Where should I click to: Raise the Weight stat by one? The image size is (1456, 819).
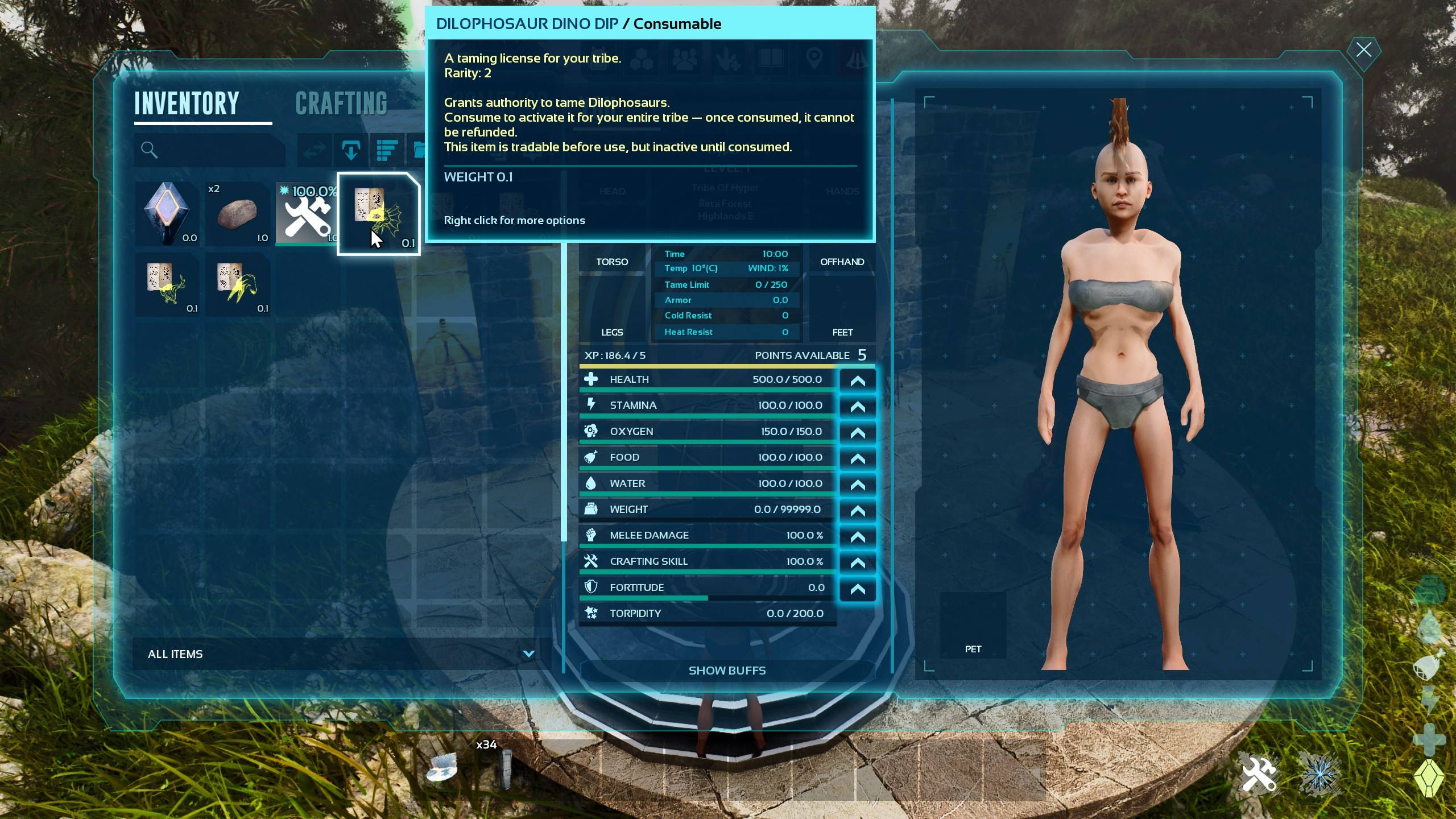857,510
